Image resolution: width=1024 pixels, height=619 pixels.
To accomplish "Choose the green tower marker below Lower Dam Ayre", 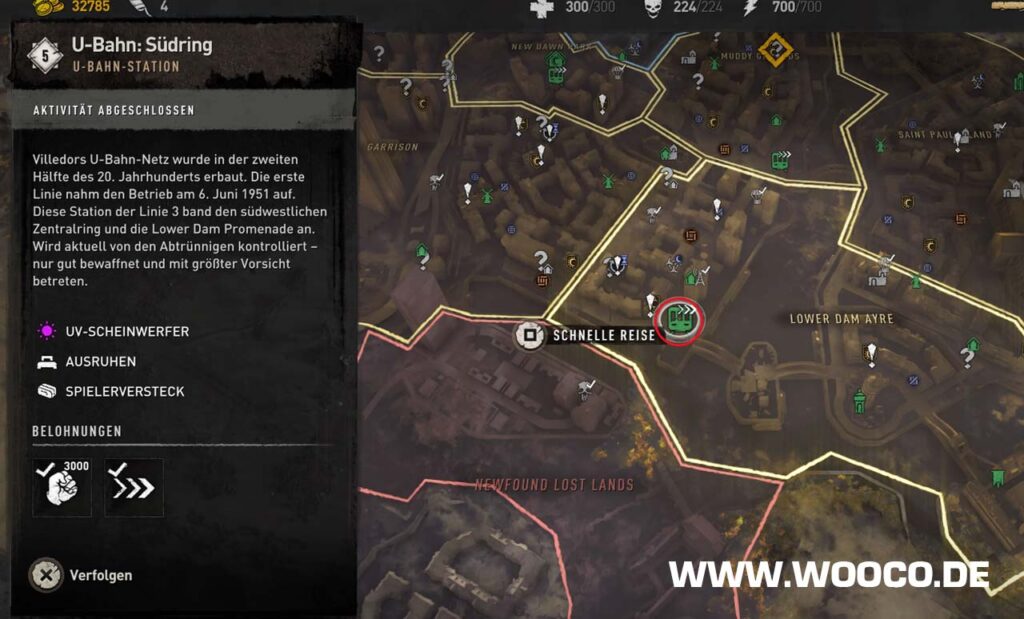I will coord(859,402).
